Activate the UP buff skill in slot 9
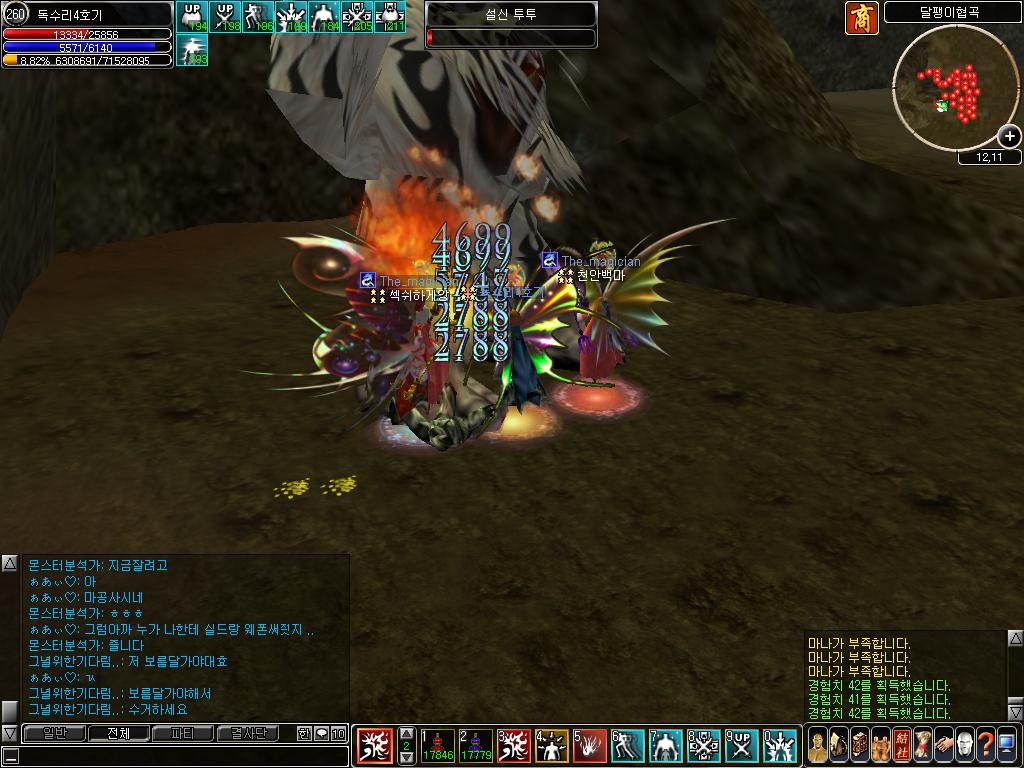 [x=741, y=746]
